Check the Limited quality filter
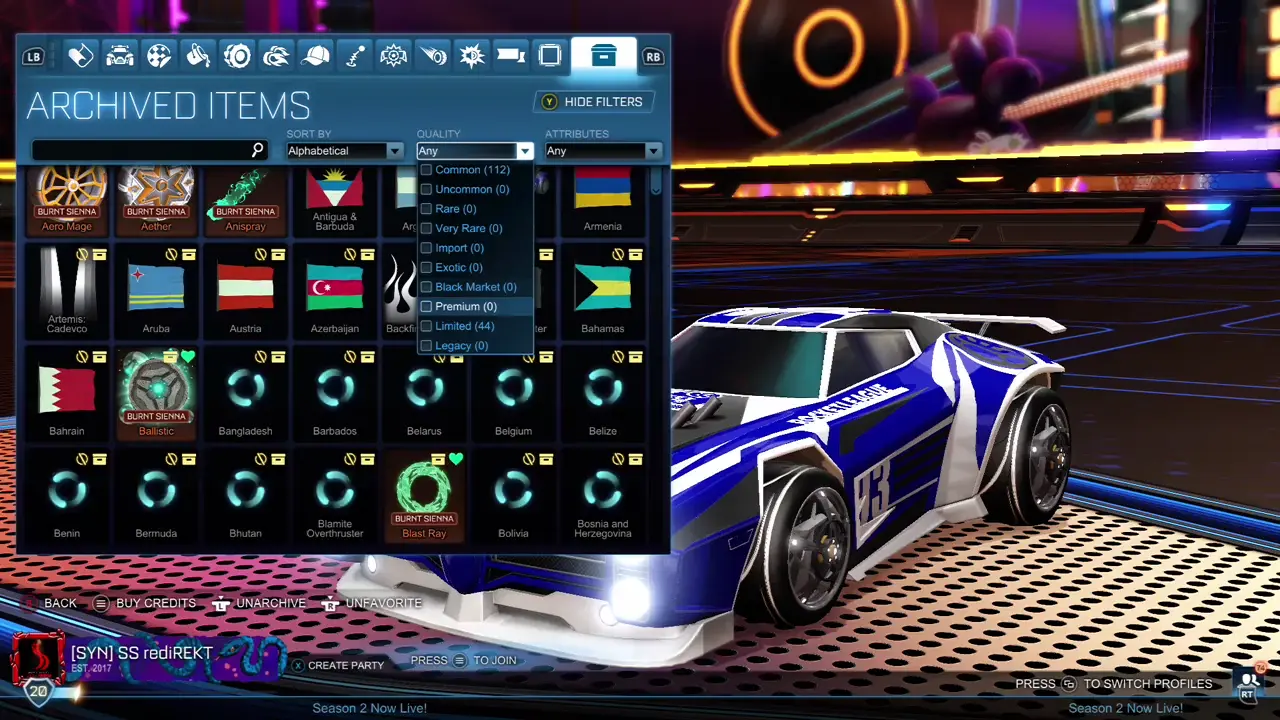 (x=426, y=326)
